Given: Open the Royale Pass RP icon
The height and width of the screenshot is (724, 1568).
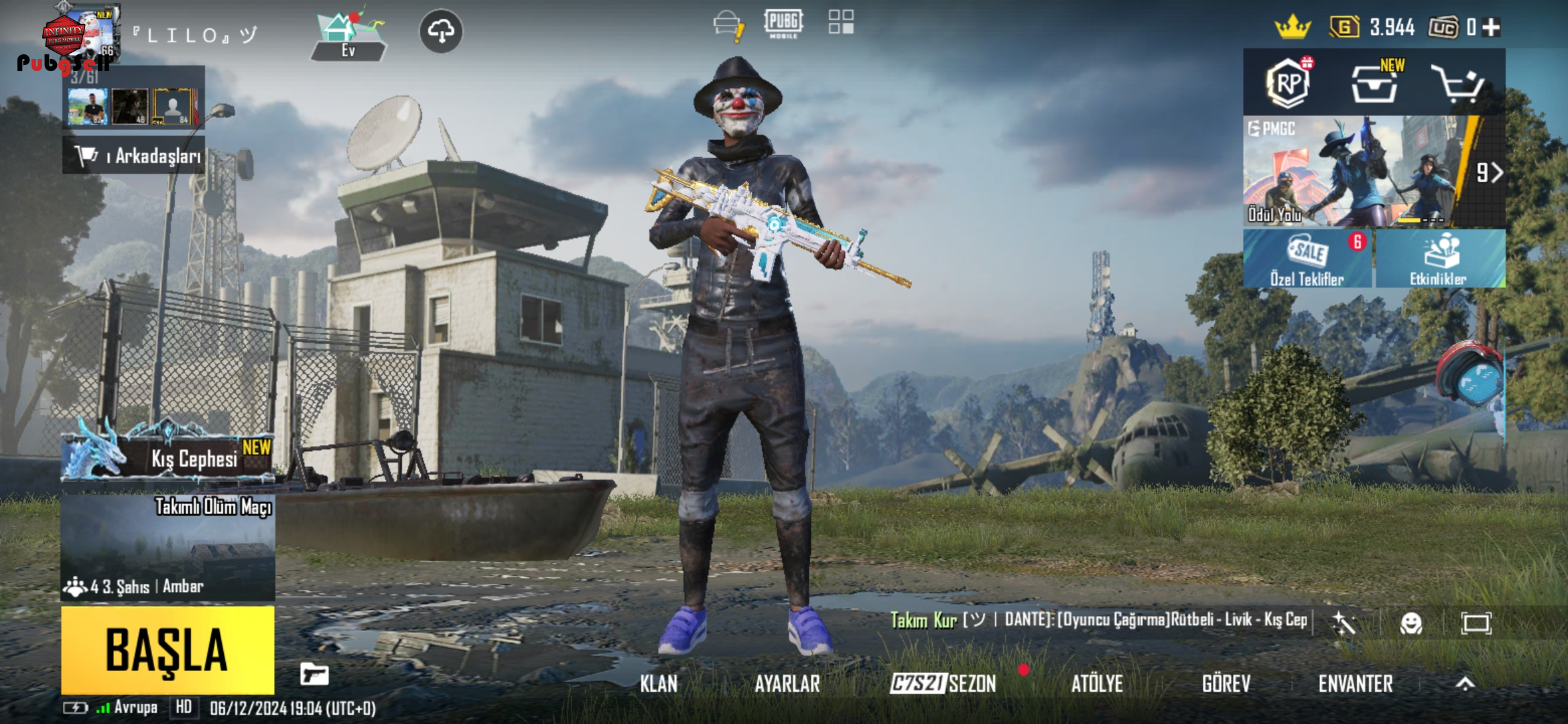Looking at the screenshot, I should 1288,84.
